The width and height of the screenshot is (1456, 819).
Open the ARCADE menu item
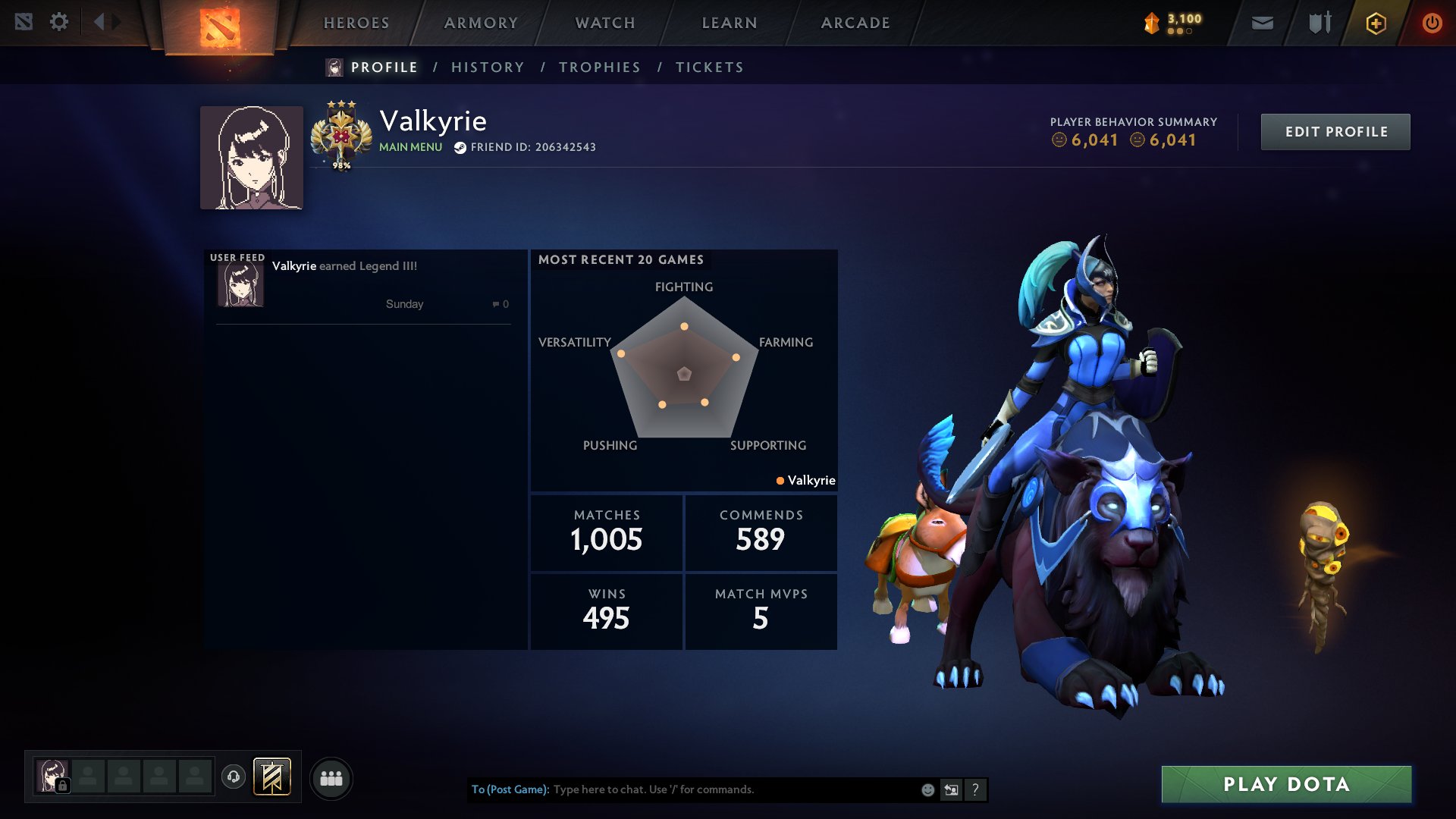[855, 23]
